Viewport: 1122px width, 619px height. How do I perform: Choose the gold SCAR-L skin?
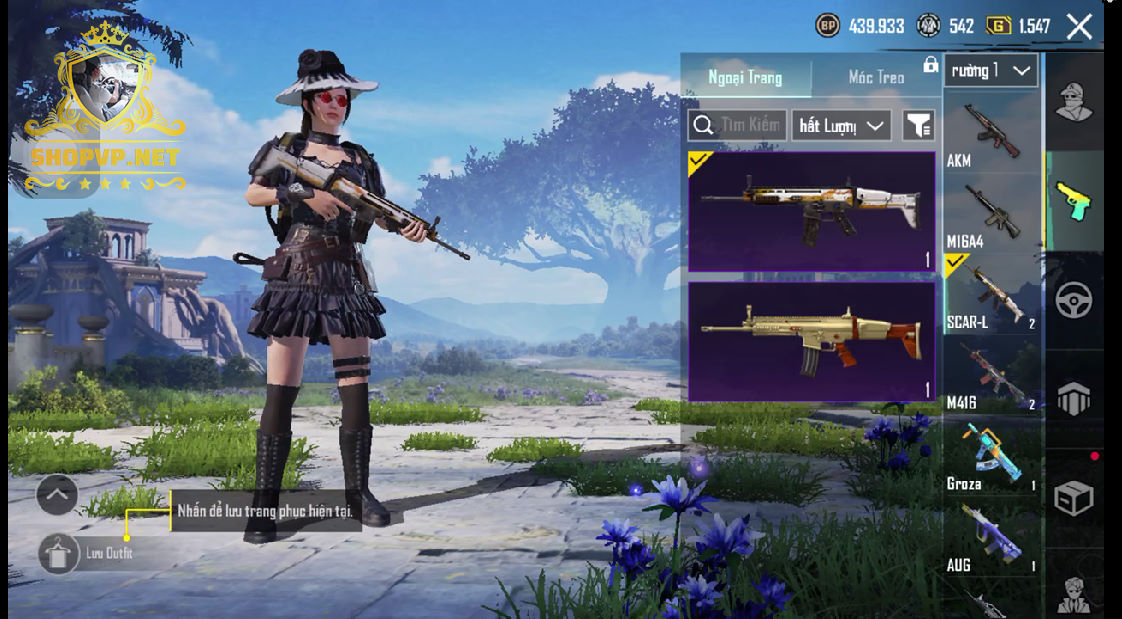coord(811,341)
